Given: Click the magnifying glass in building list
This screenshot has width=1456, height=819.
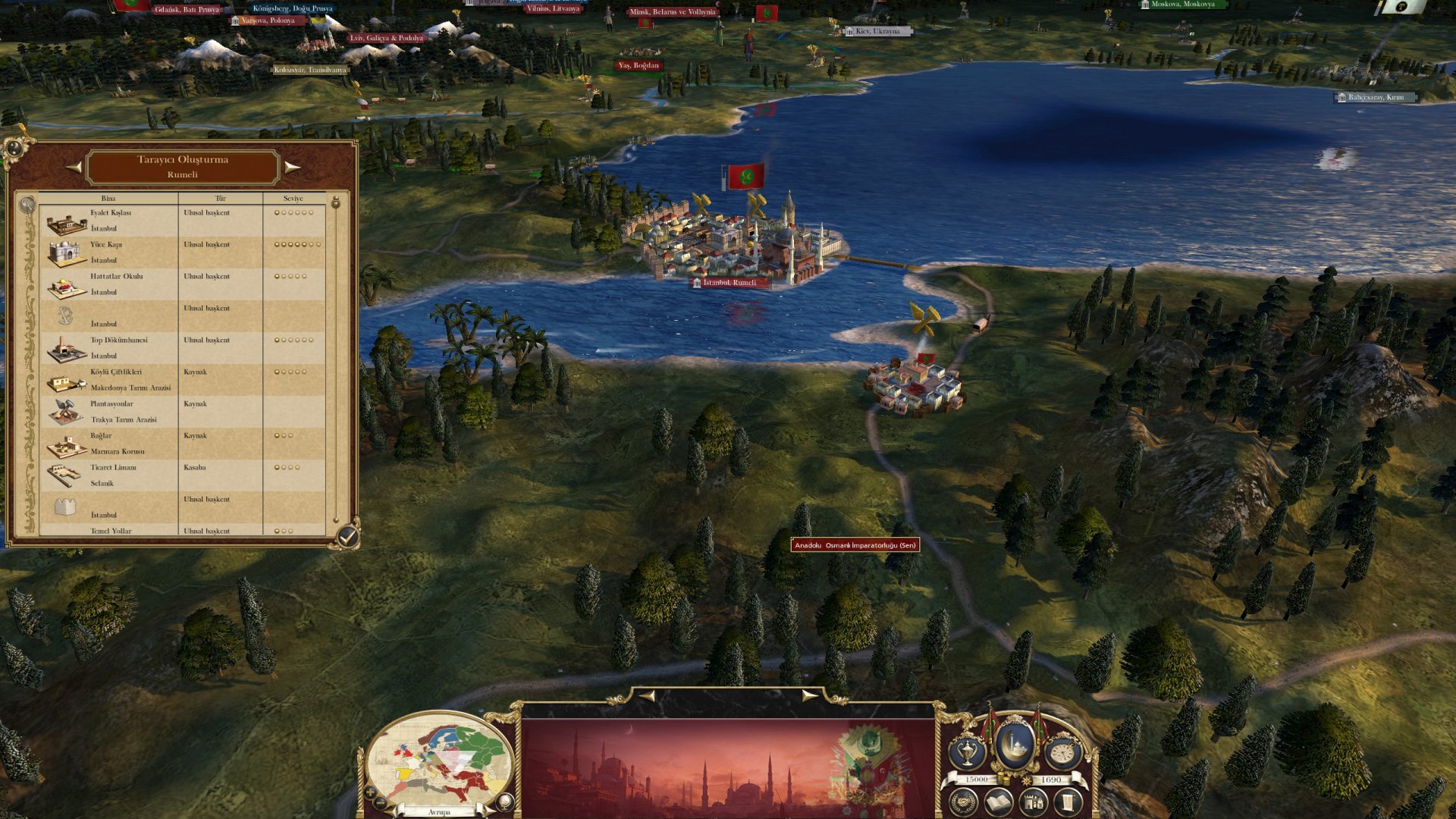Looking at the screenshot, I should tap(27, 204).
